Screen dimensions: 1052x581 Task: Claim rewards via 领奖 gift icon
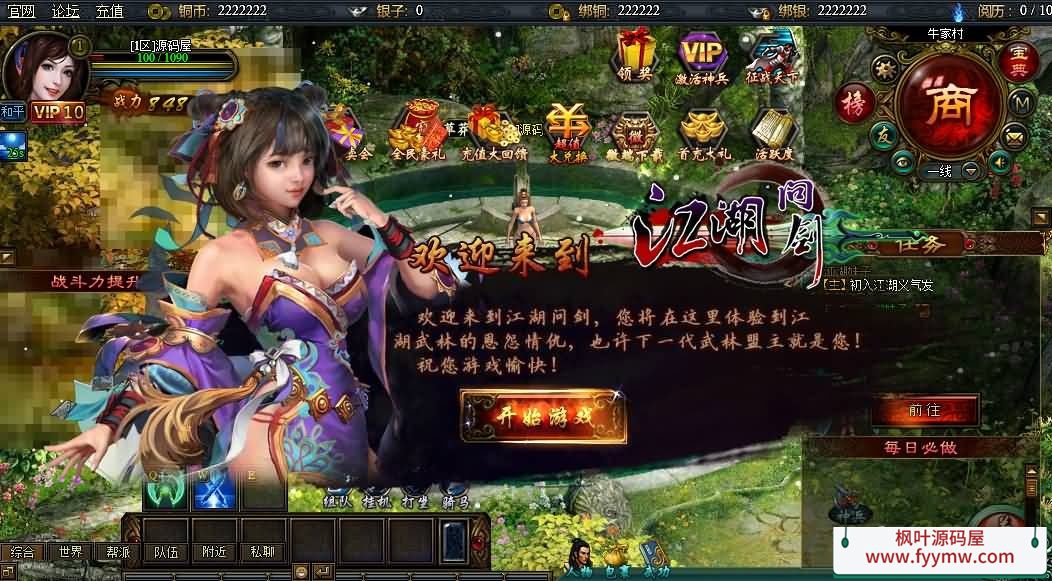coord(635,56)
